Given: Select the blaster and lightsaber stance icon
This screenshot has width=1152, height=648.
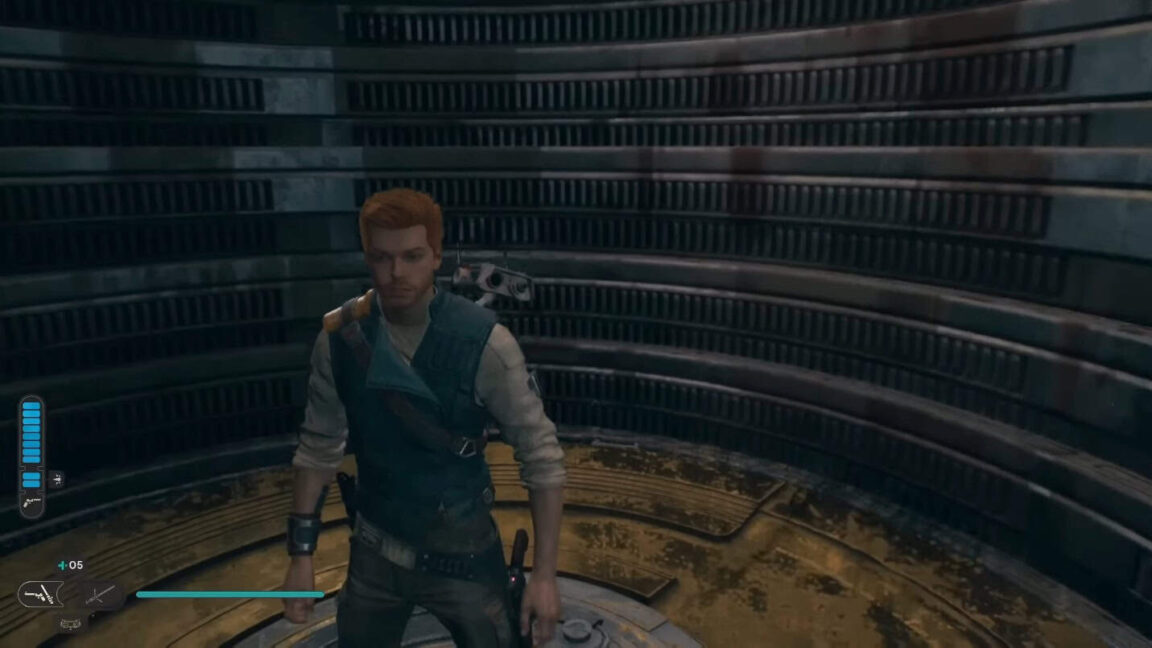Looking at the screenshot, I should (40, 594).
